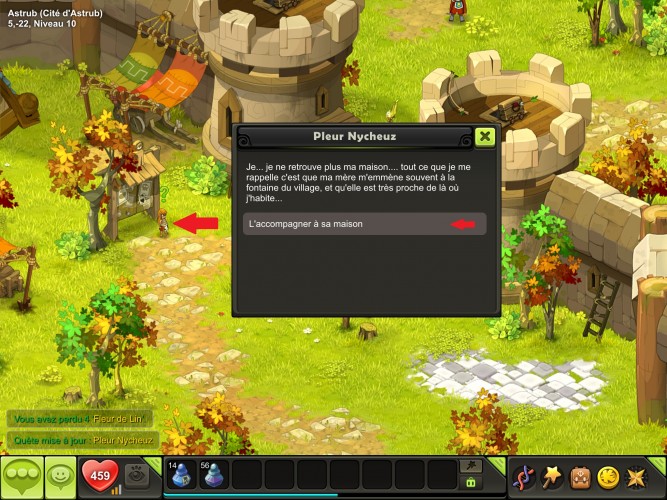This screenshot has width=667, height=500.
Task: Open the chat speech bubble button
Action: (21, 477)
